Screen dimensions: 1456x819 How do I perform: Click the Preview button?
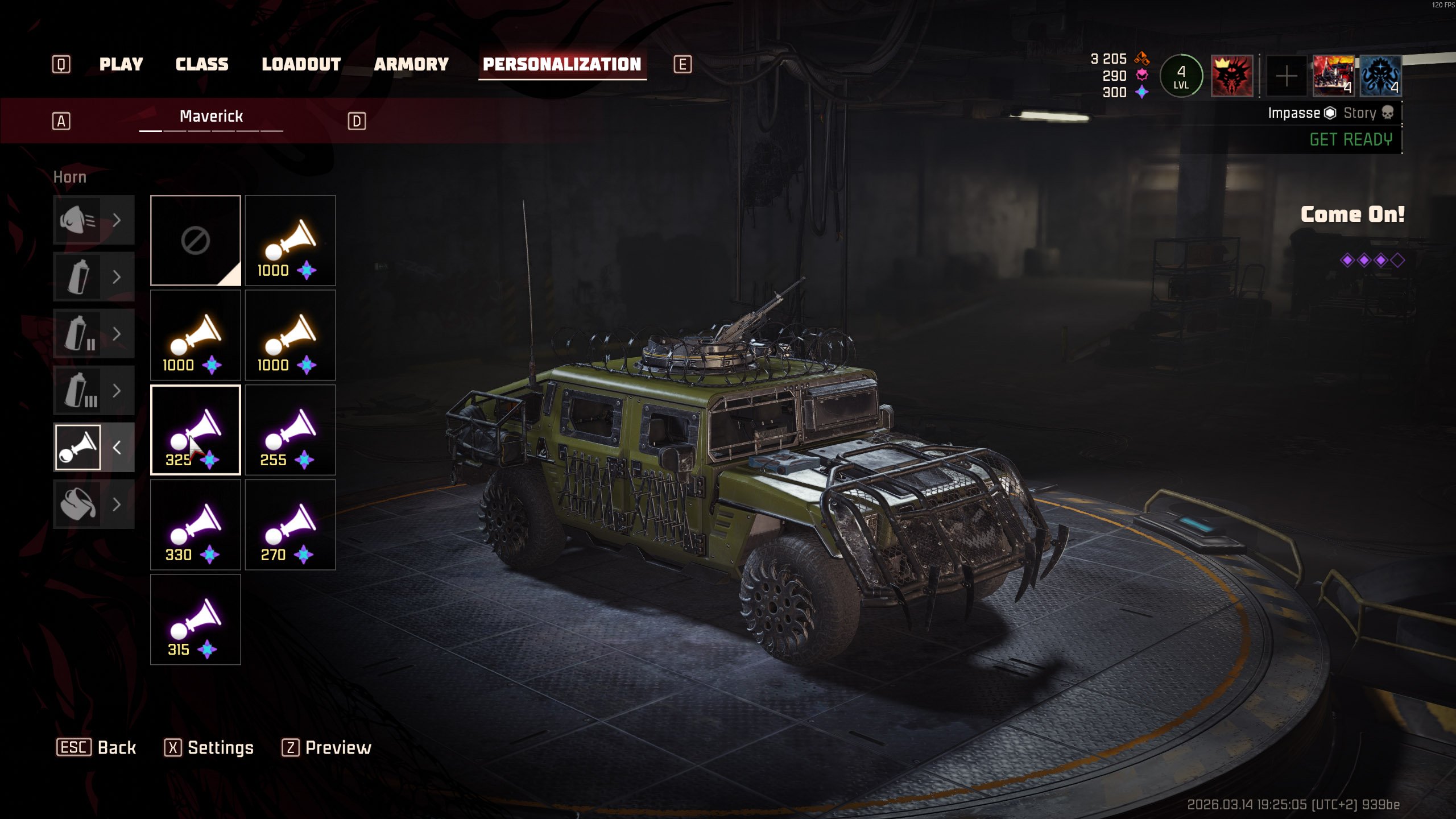tap(326, 747)
